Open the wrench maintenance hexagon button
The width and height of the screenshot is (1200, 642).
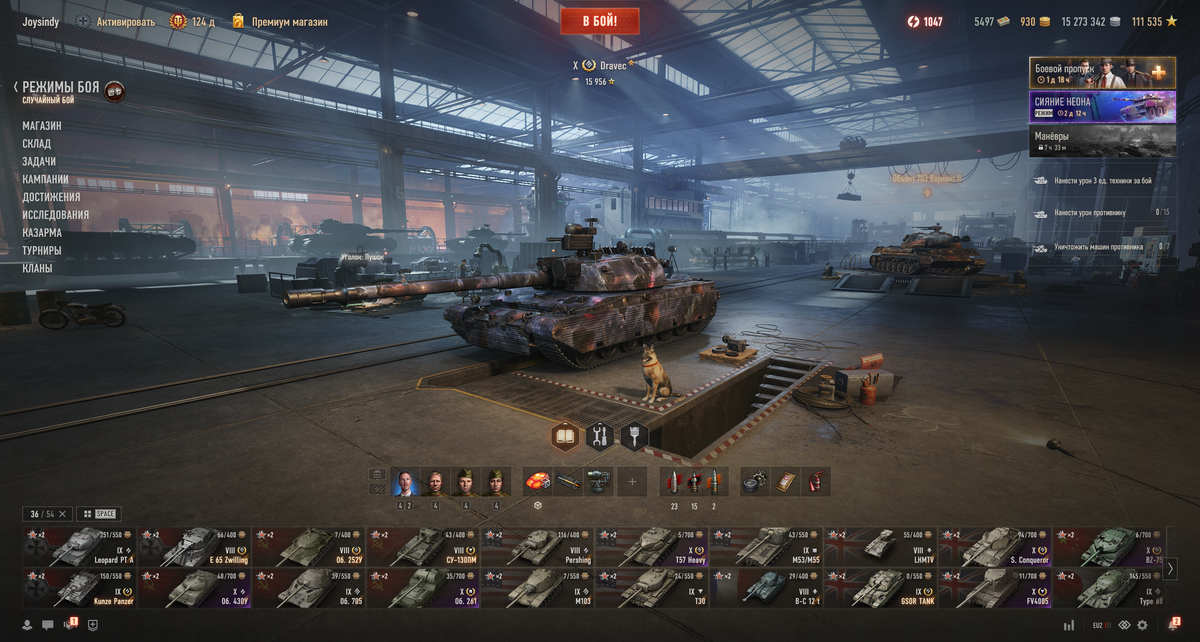600,436
